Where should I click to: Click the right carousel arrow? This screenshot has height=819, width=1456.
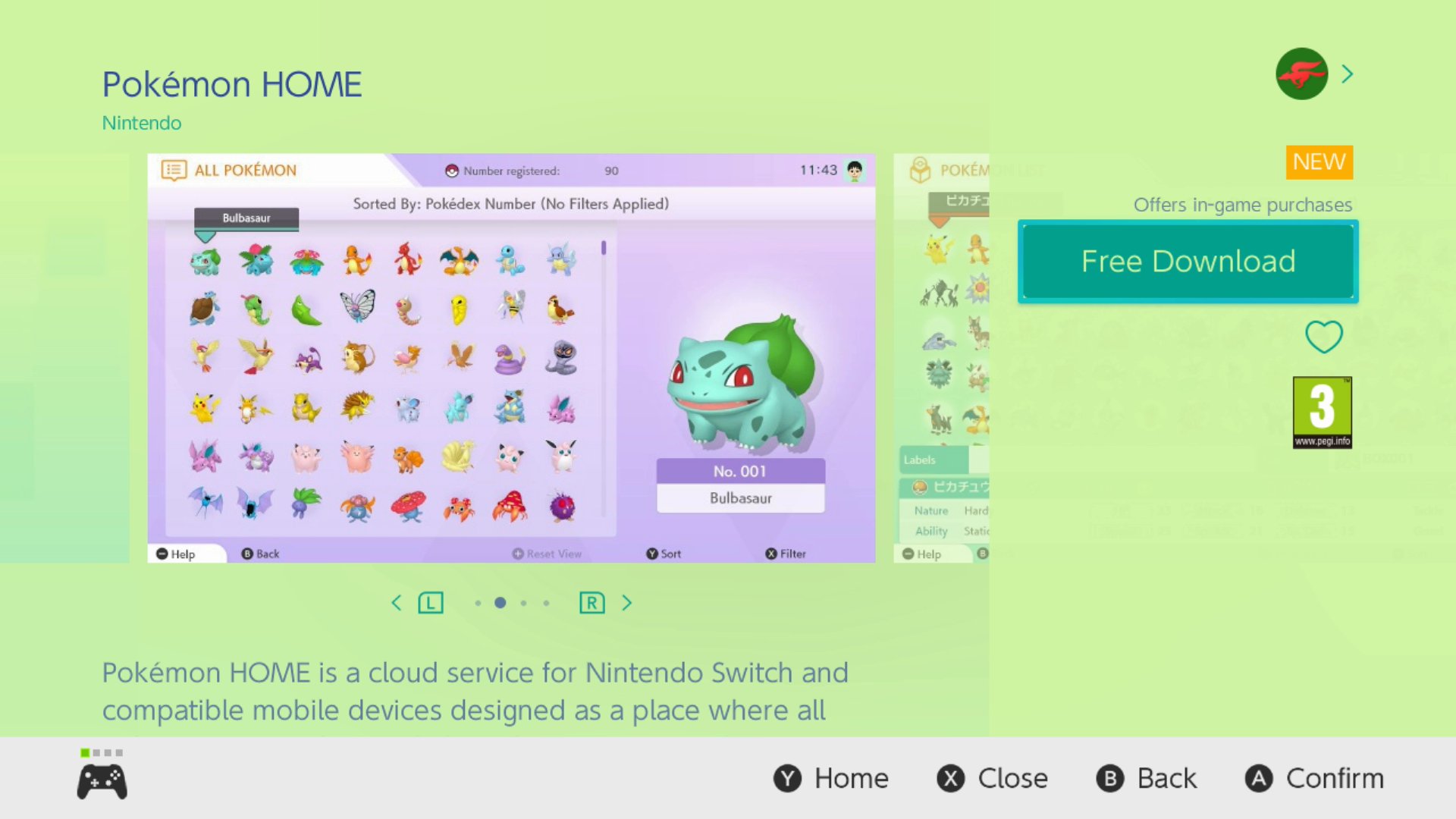[x=627, y=602]
